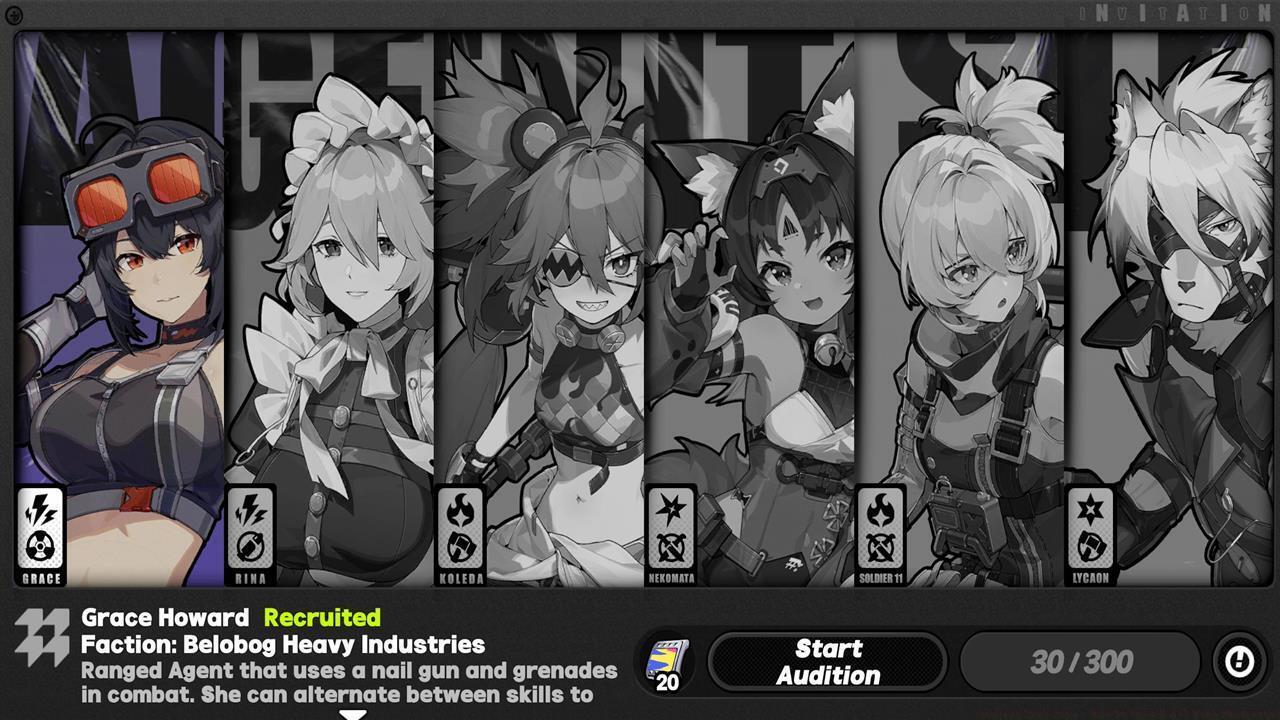Click the power symbol icon at bottom right
Image resolution: width=1280 pixels, height=720 pixels.
coord(1239,661)
